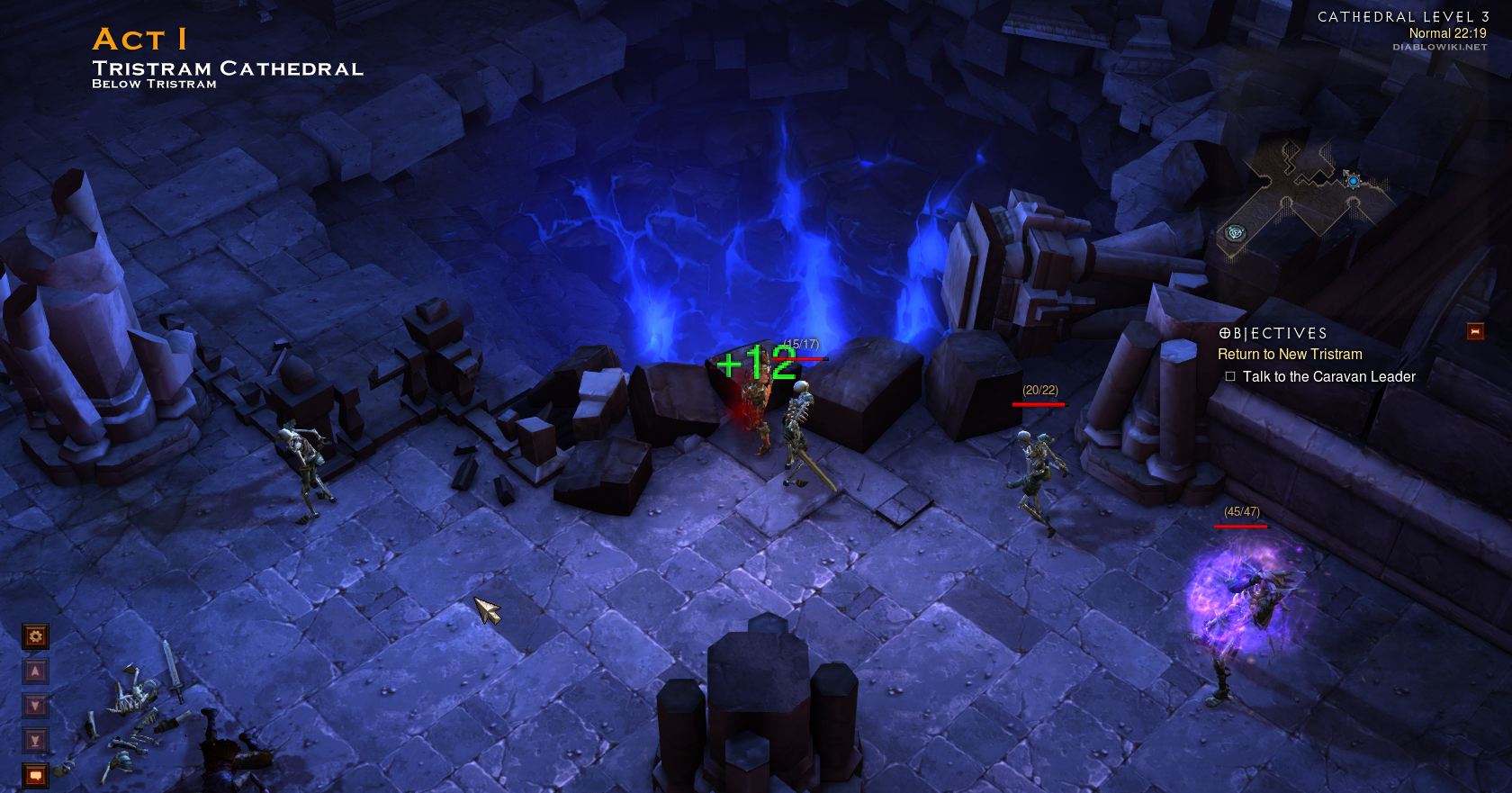Click the single chat scroll-down arrow
This screenshot has width=1512, height=793.
pyautogui.click(x=35, y=706)
